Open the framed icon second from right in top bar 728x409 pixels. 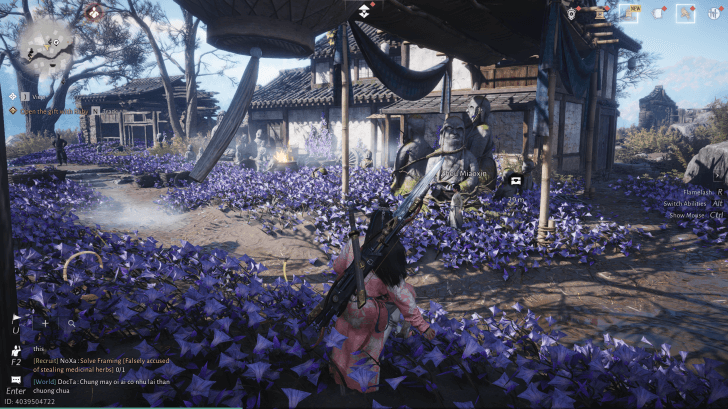tap(685, 13)
